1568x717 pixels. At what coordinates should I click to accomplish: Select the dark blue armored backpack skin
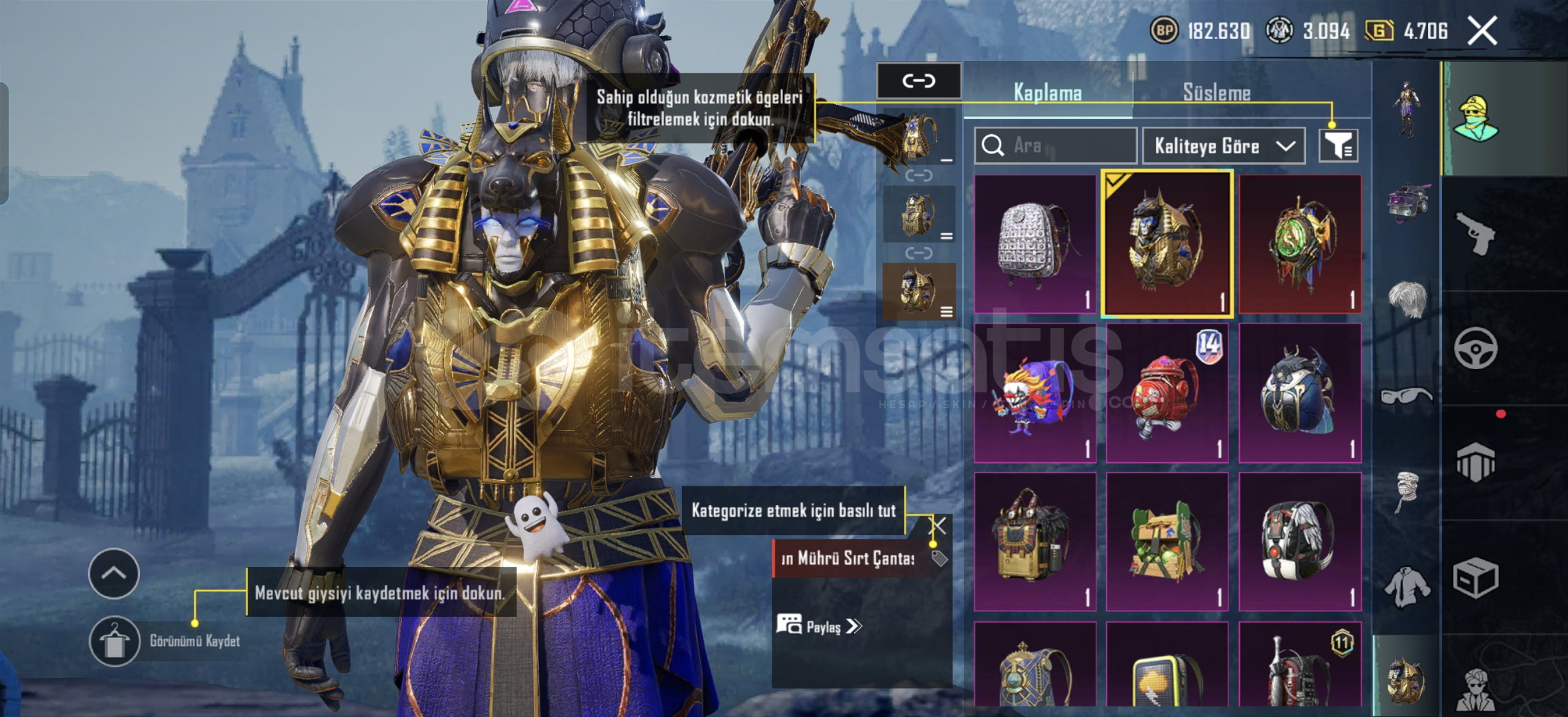pos(1300,393)
